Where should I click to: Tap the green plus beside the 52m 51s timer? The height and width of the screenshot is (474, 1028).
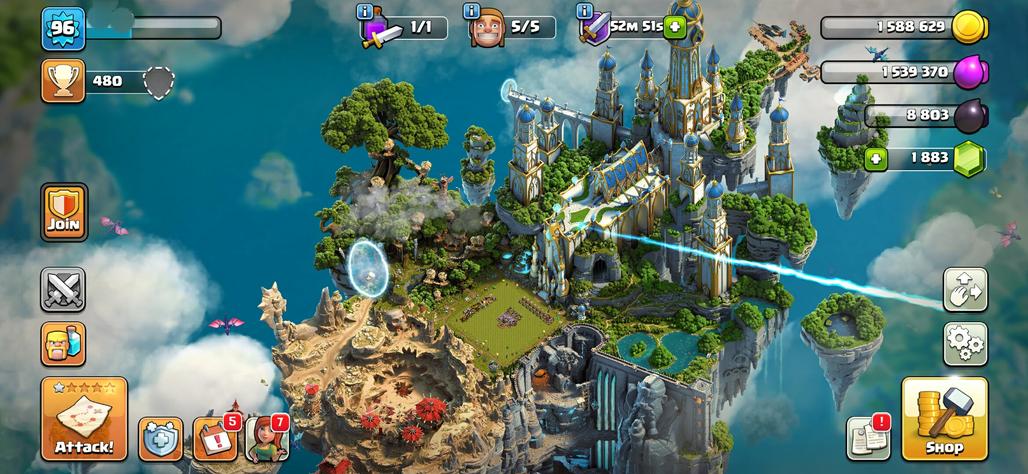[675, 27]
